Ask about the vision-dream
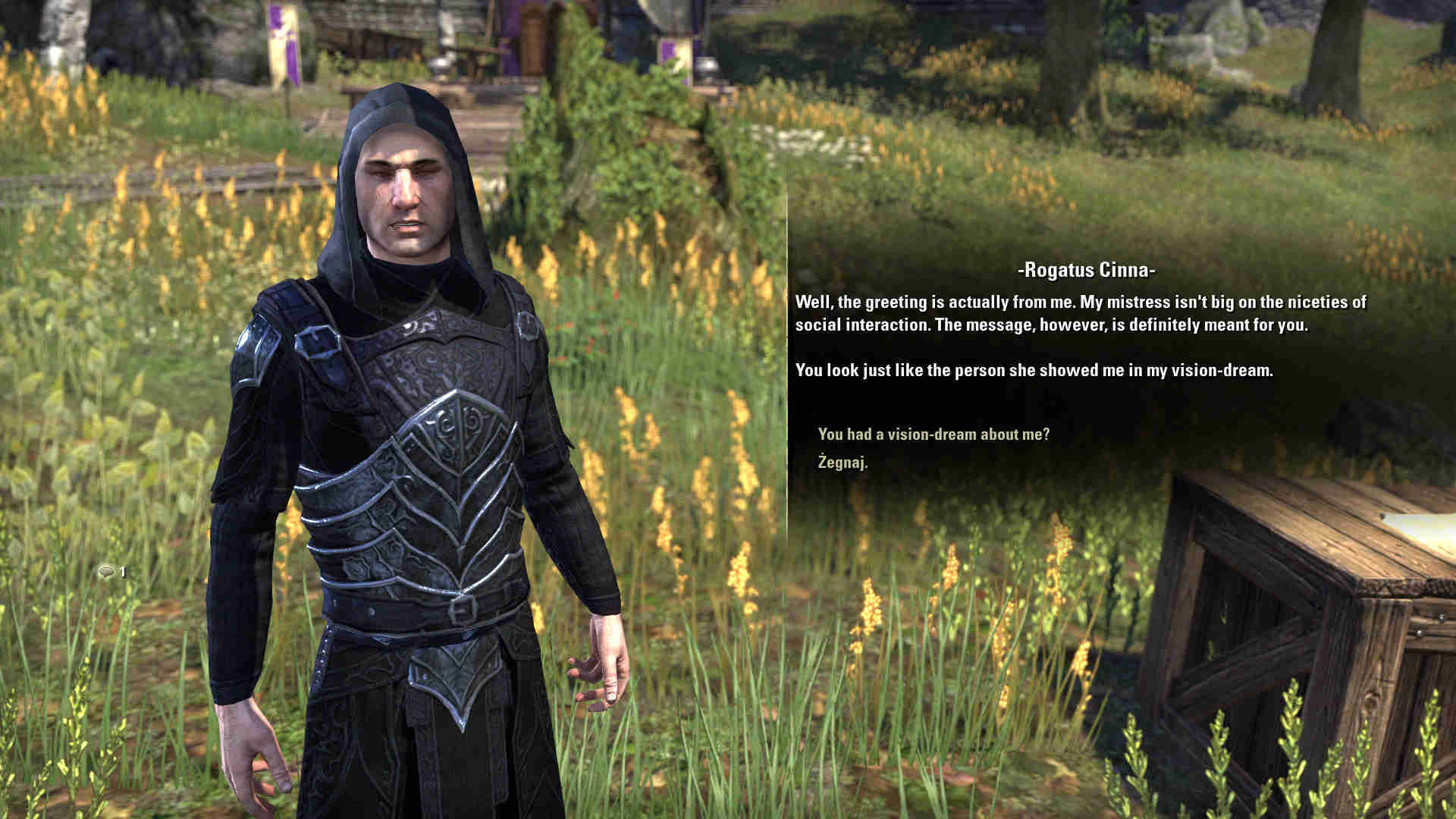This screenshot has height=819, width=1456. pos(934,435)
